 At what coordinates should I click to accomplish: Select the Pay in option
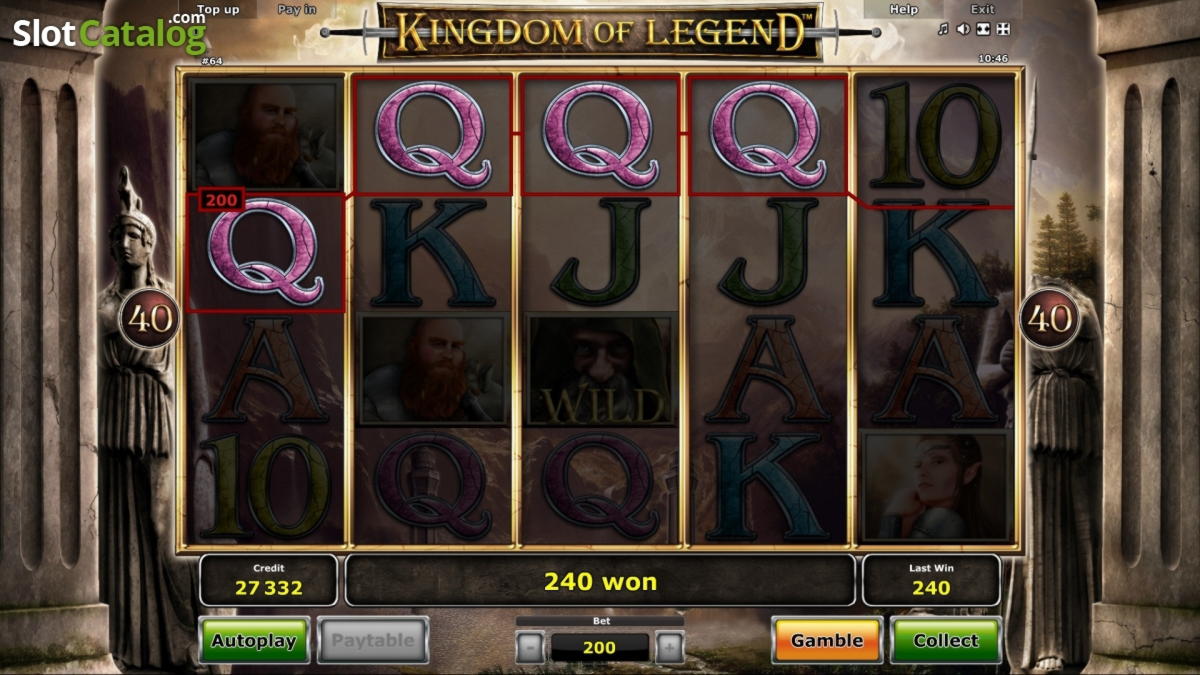pos(297,10)
